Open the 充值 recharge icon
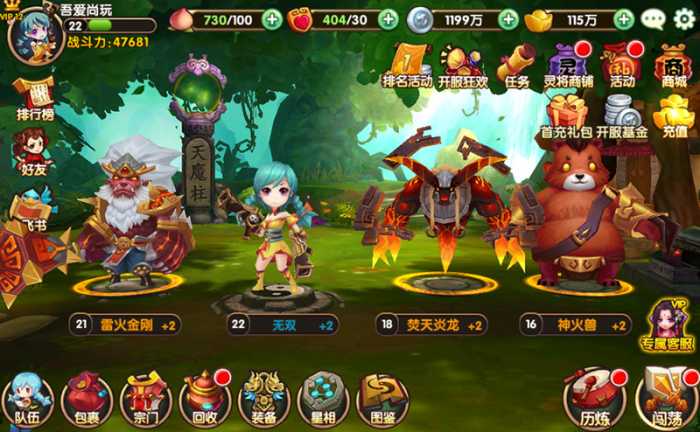700x432 pixels. pyautogui.click(x=675, y=114)
